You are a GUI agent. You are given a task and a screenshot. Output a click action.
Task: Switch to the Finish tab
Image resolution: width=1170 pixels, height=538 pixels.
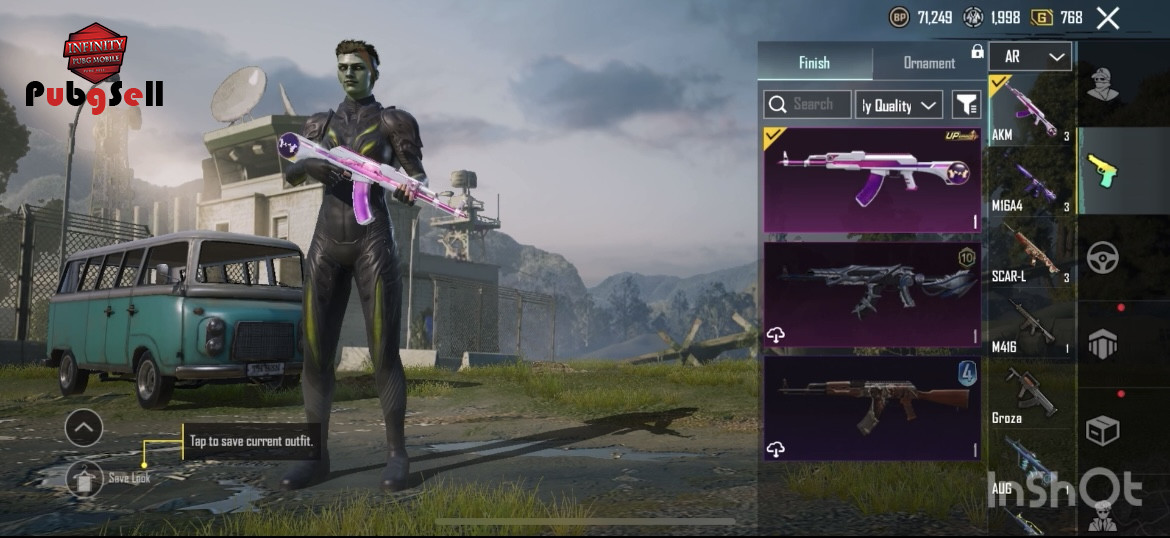point(814,62)
